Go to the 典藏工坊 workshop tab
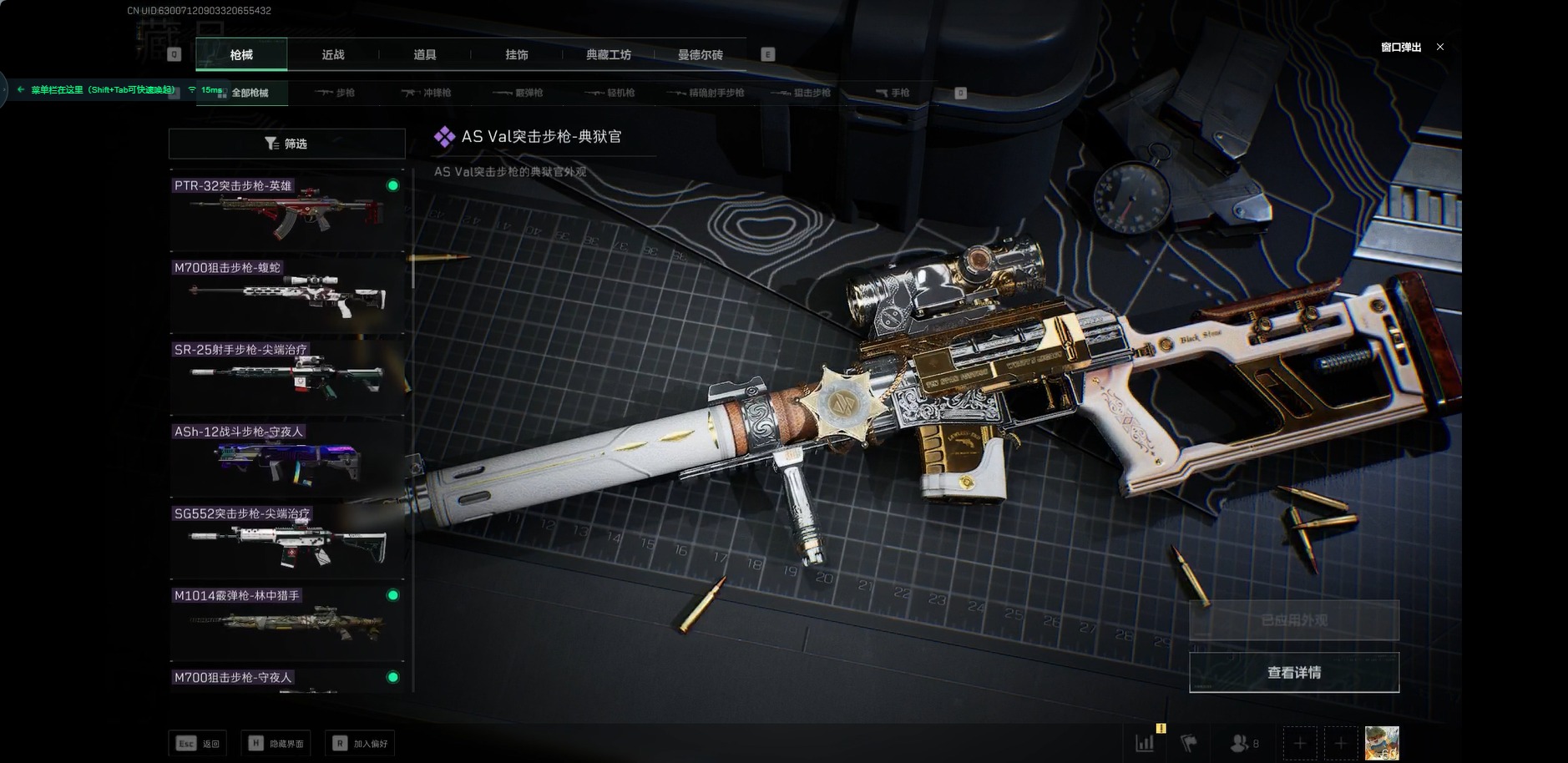 click(609, 55)
